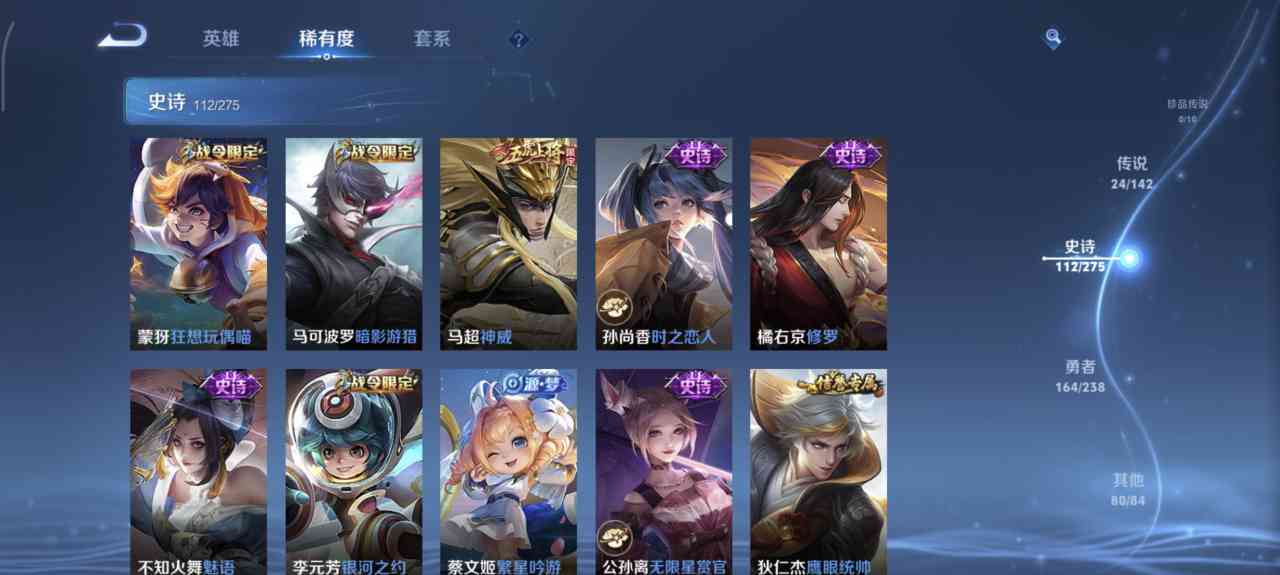Select the 蒙犽 狂想玩偶喵 skin card

198,244
